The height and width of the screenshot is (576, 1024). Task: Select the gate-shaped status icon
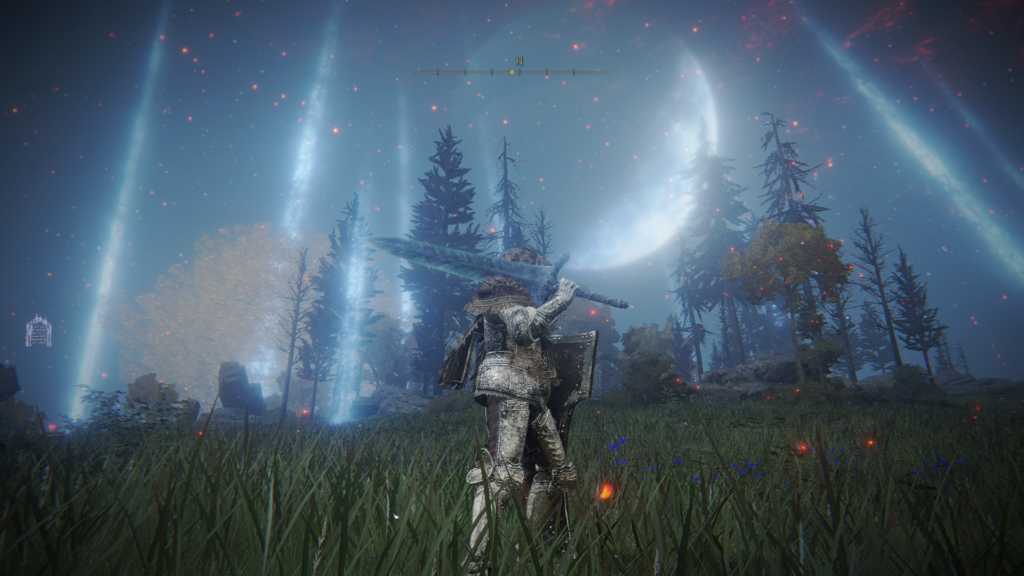point(38,331)
